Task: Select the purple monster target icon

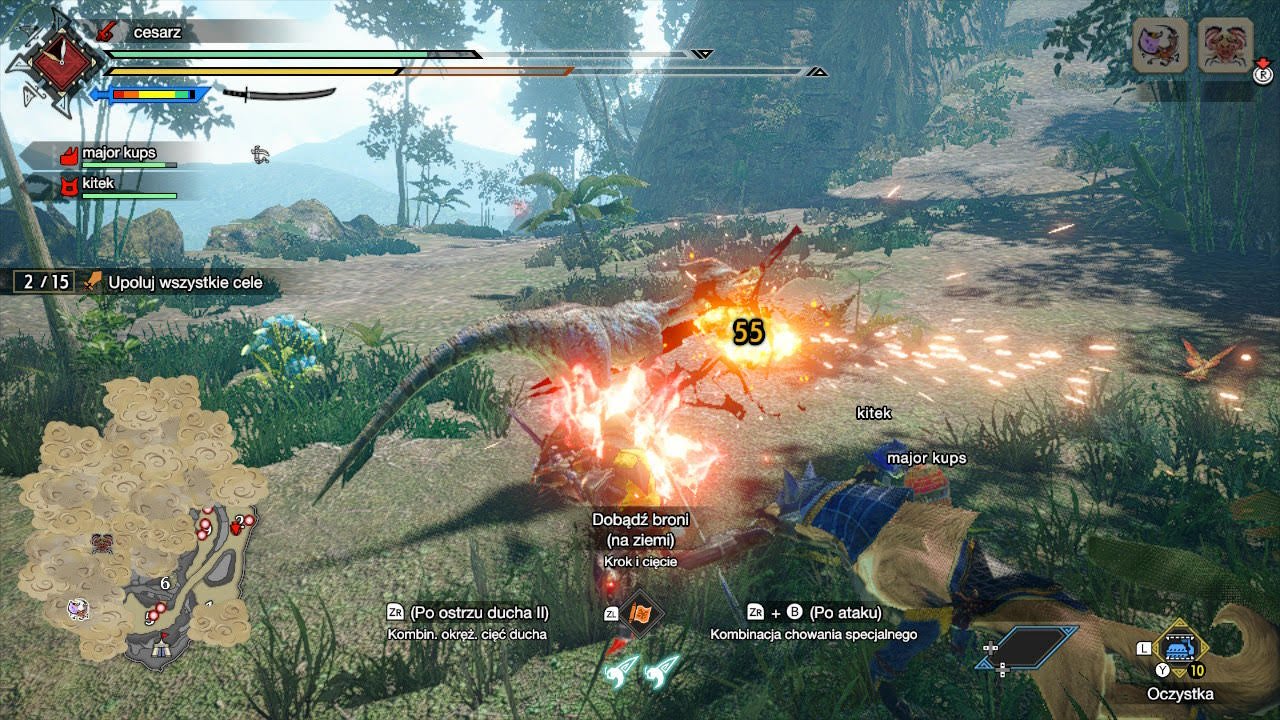Action: pos(1159,45)
